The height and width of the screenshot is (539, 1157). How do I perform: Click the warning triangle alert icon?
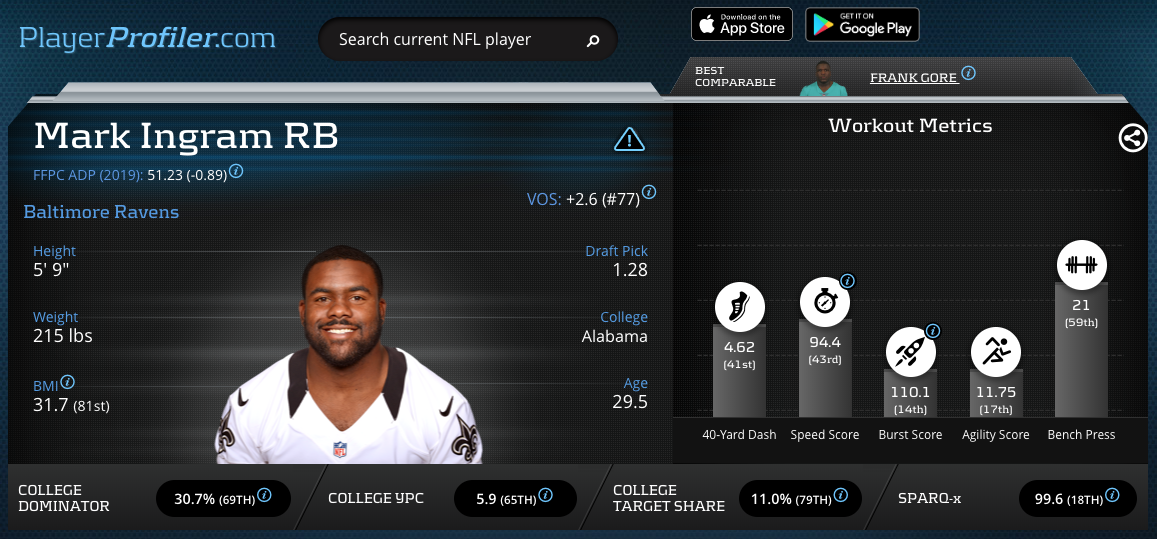coord(629,139)
